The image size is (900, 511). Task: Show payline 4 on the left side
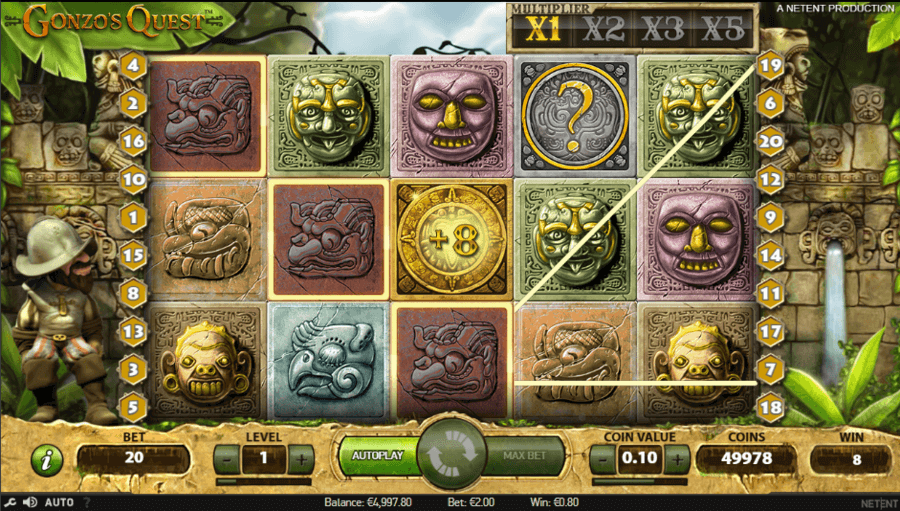pos(134,67)
